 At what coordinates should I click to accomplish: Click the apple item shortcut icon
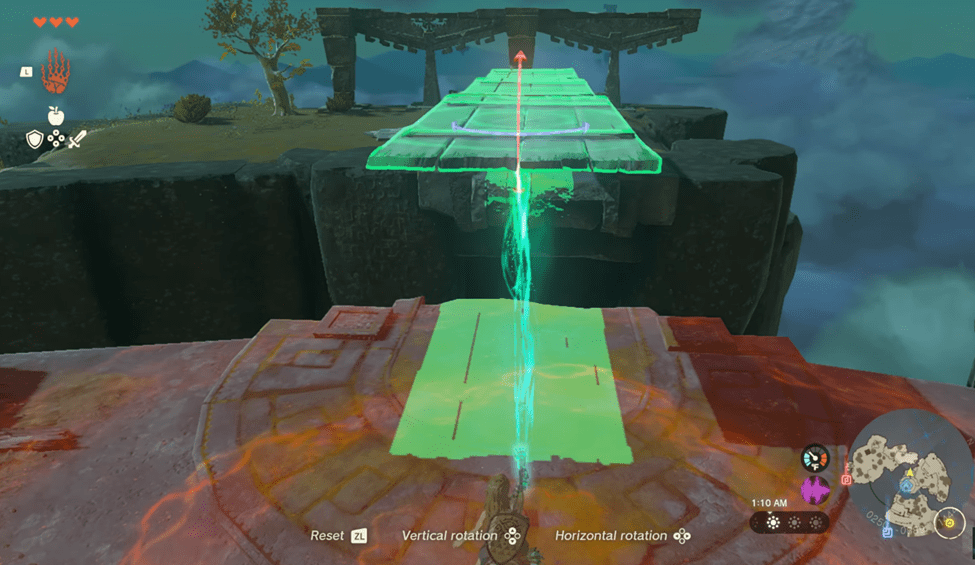point(56,115)
